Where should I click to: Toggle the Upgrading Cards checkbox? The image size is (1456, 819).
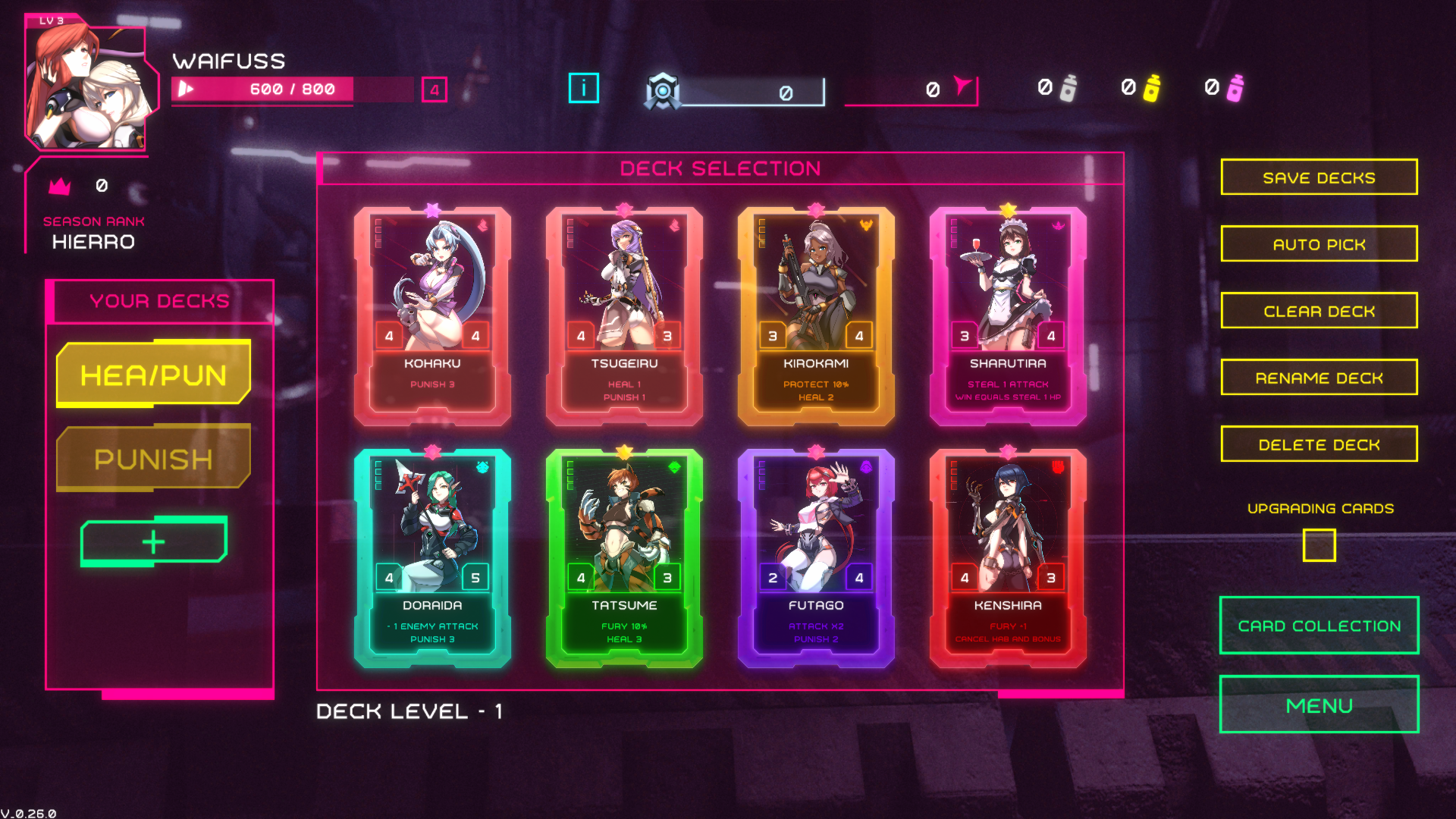1319,545
